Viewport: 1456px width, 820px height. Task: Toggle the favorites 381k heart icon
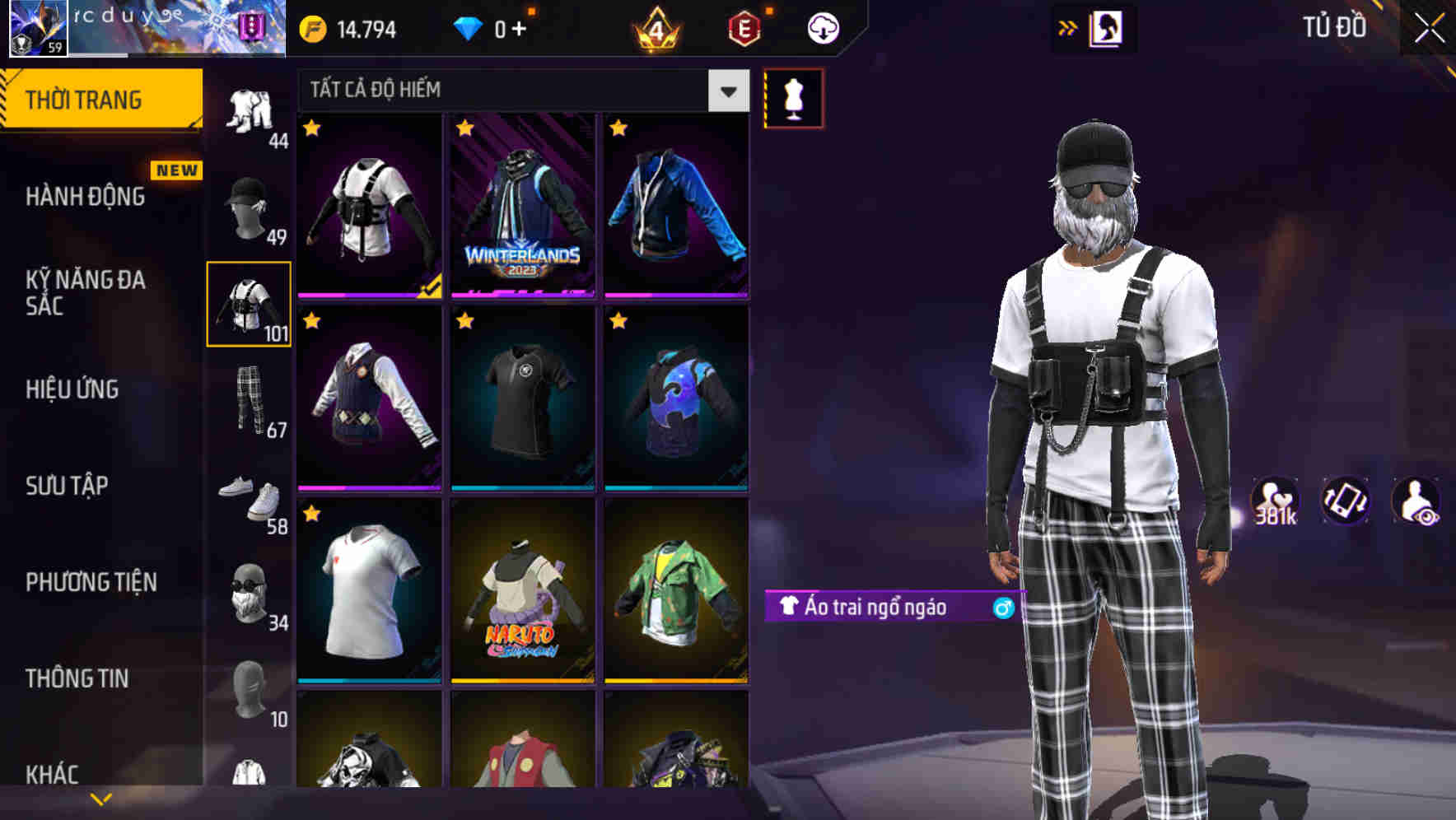pos(1274,500)
